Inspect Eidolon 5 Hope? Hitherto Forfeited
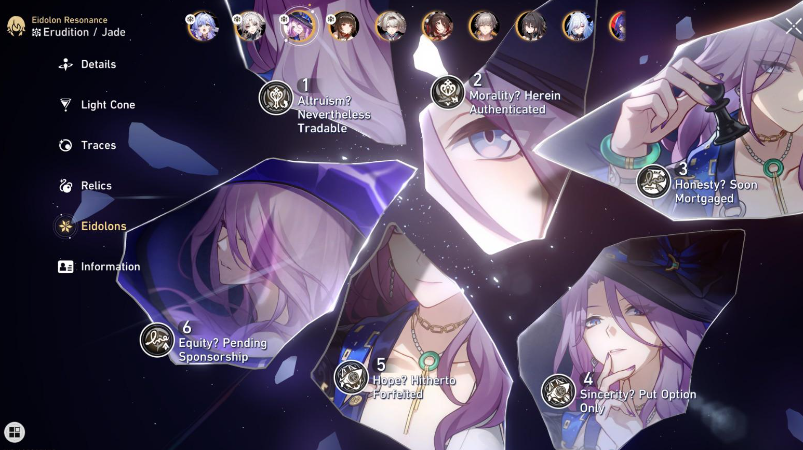The image size is (803, 450). 351,377
